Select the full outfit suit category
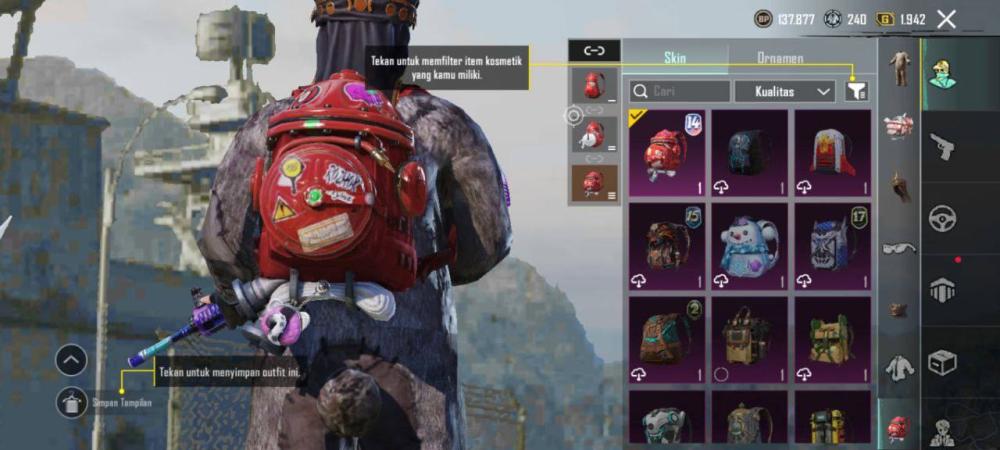Viewport: 1000px width, 450px height. pos(900,70)
